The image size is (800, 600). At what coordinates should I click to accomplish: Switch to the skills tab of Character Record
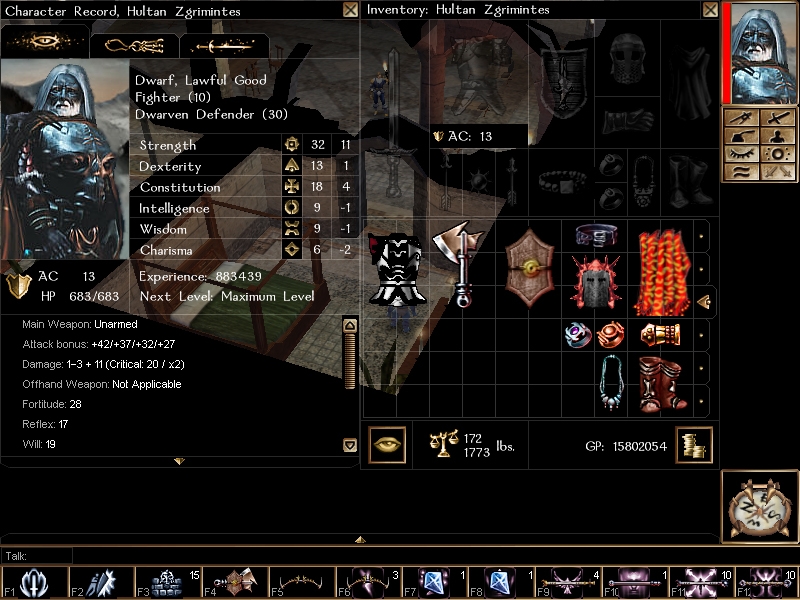(134, 45)
